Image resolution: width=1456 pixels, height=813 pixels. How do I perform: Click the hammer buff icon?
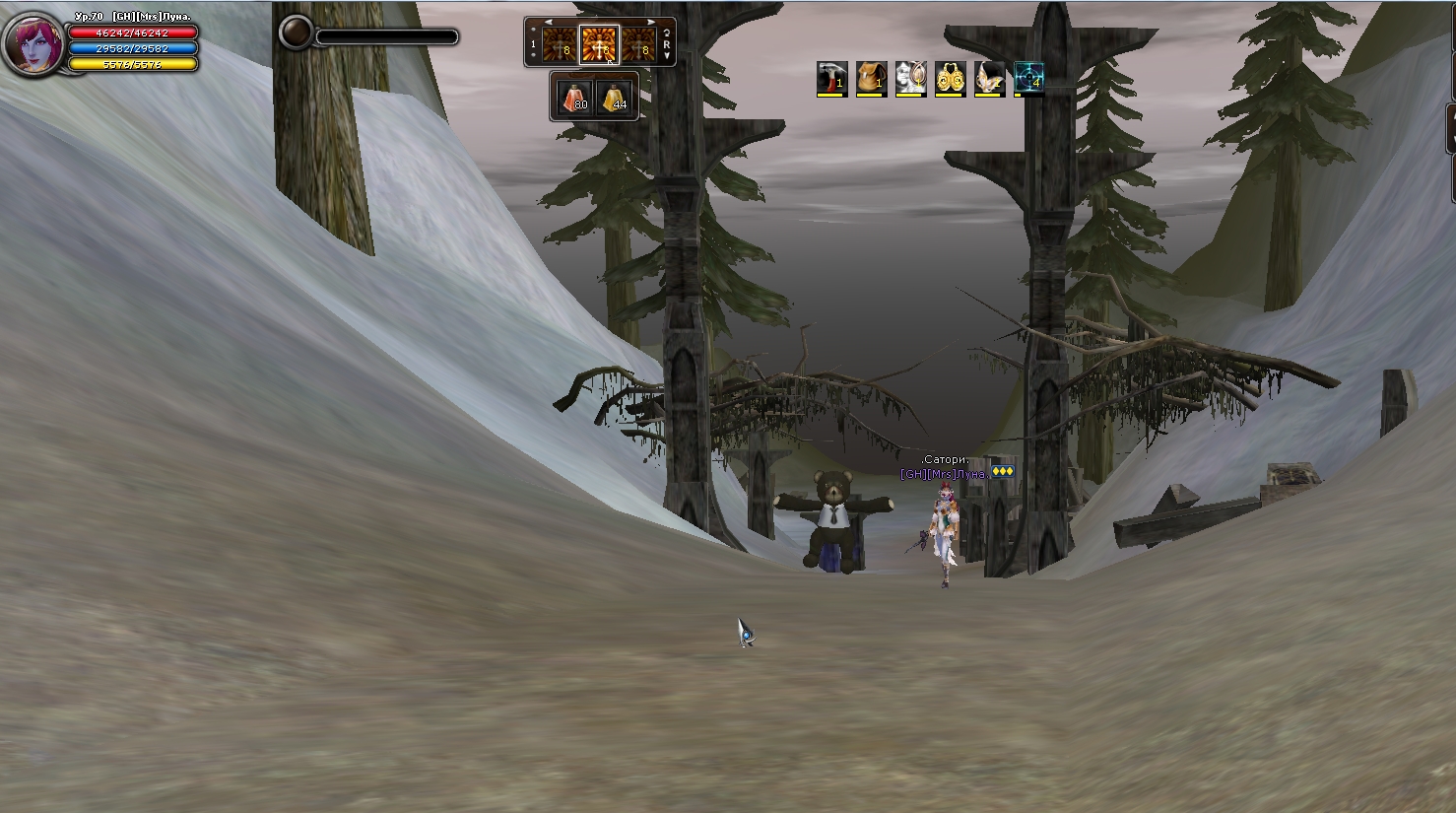(831, 78)
